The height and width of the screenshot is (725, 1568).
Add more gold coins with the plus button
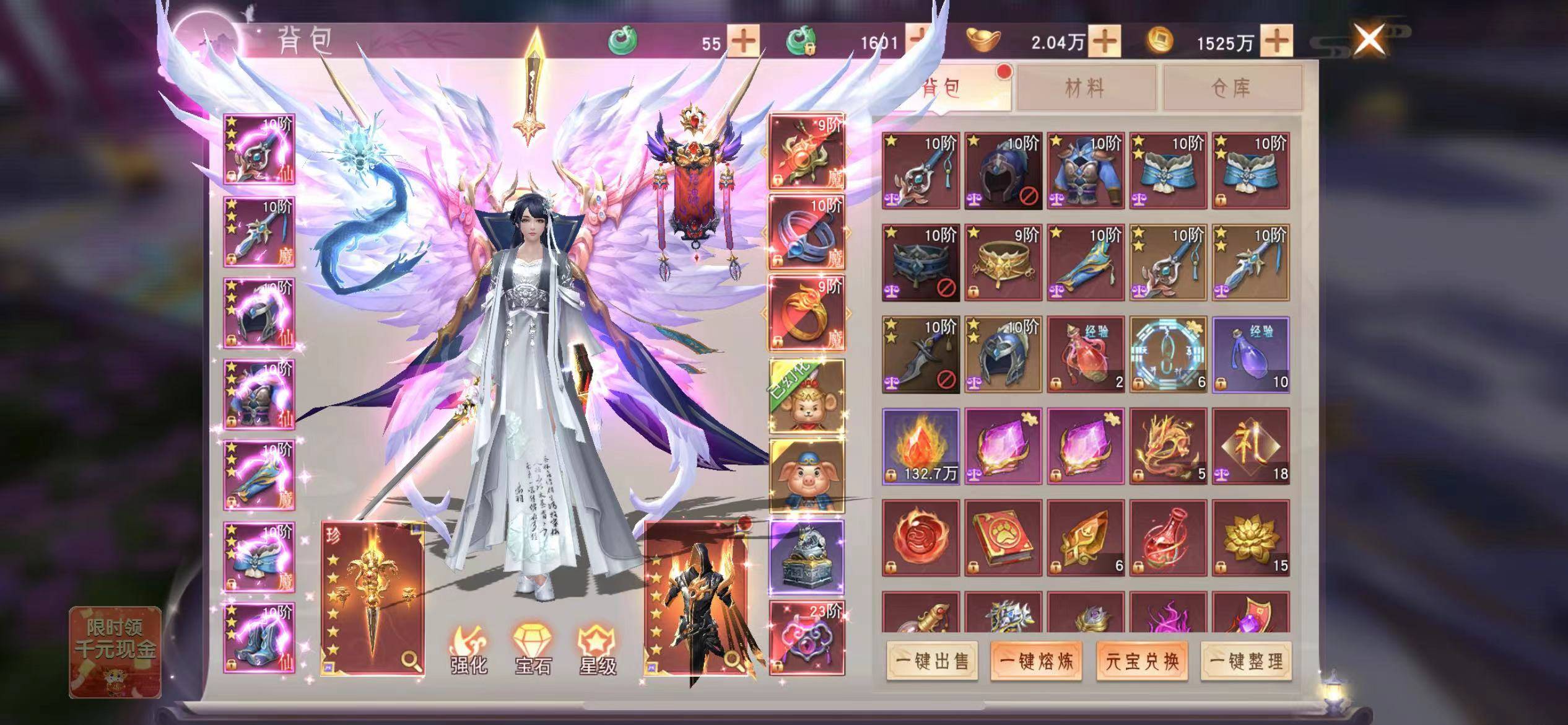[1276, 42]
